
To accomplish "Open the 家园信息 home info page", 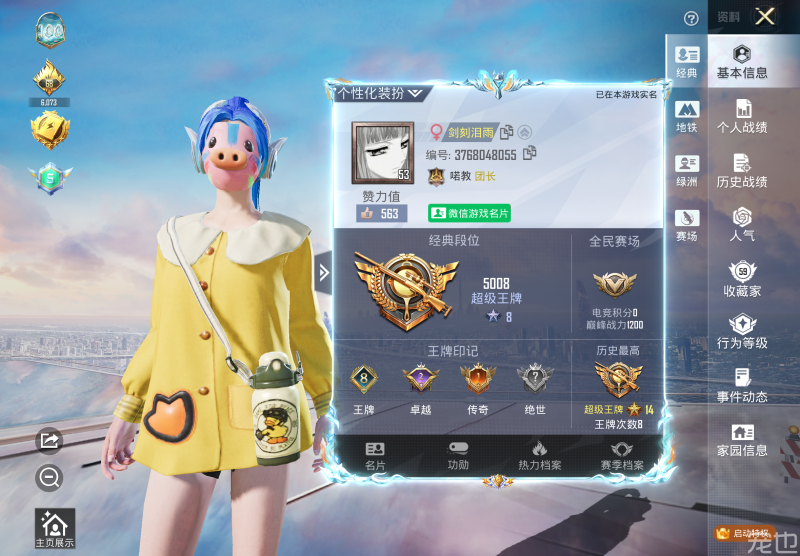I will 742,440.
